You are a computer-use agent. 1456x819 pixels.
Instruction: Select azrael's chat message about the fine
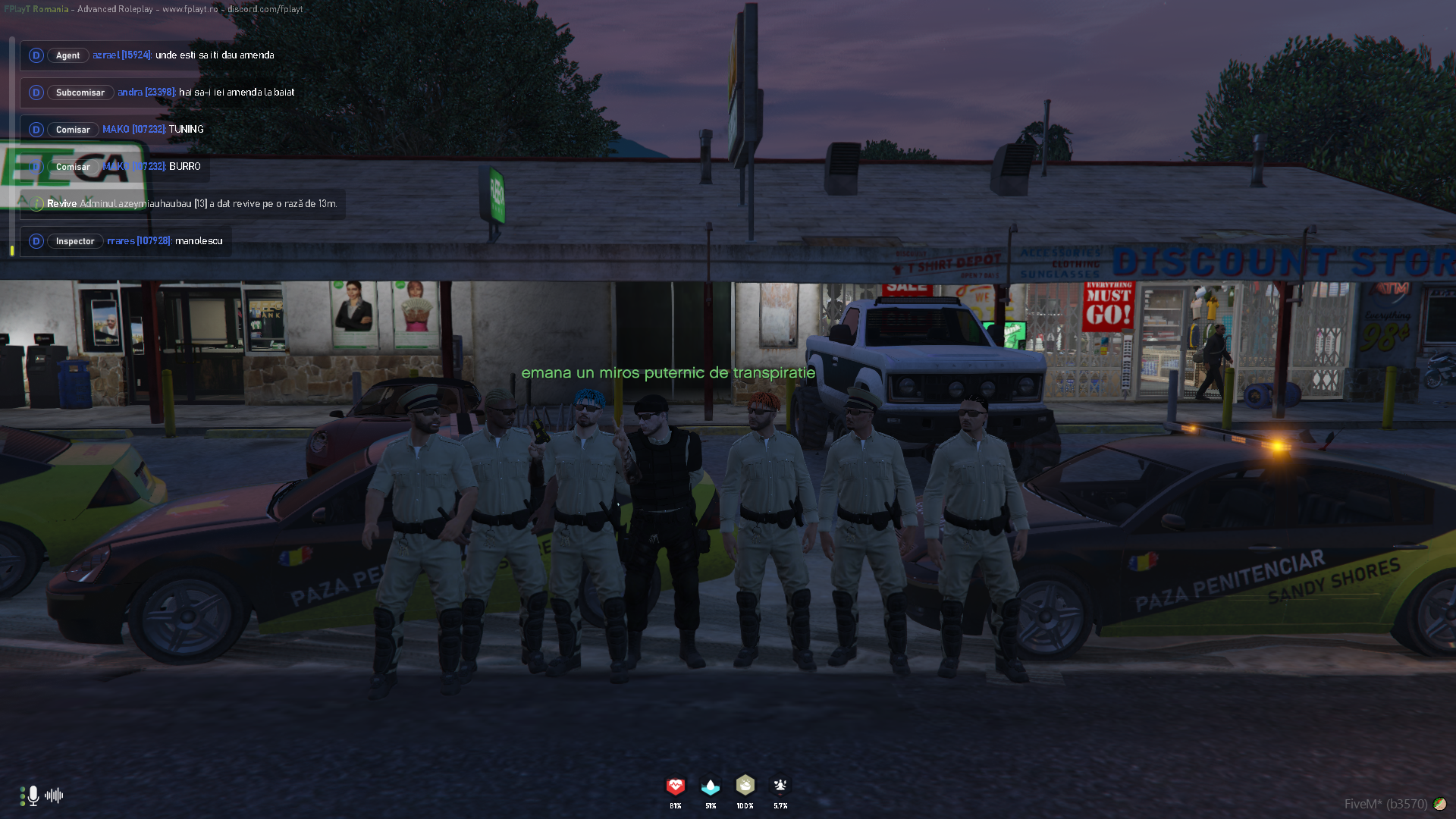tap(214, 55)
